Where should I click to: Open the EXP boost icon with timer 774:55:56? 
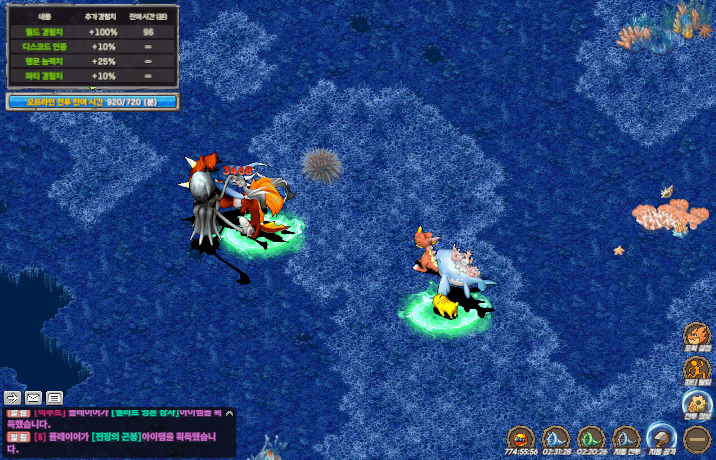[x=519, y=437]
